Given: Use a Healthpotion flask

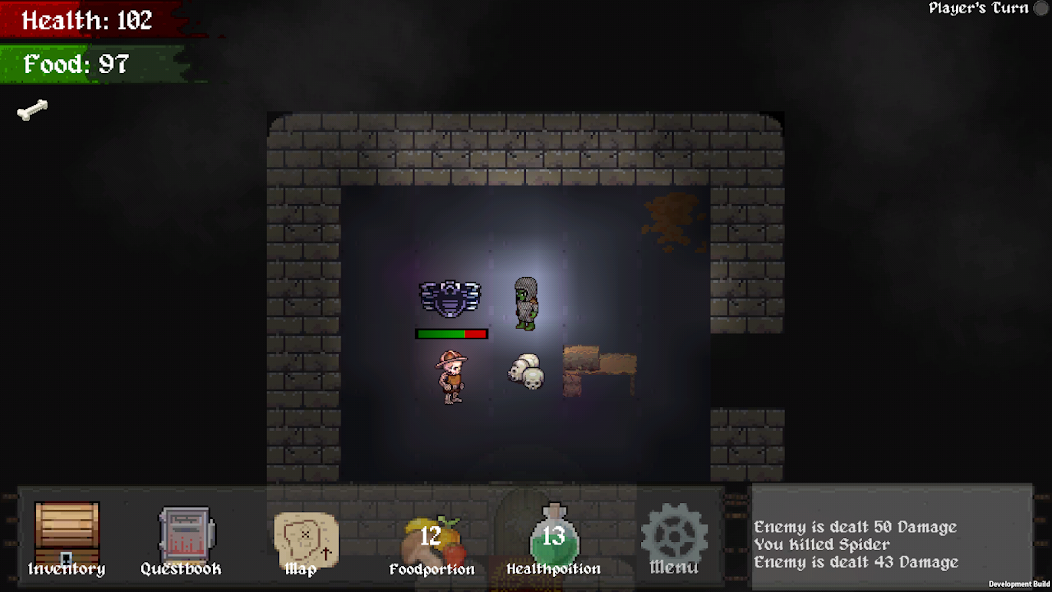Looking at the screenshot, I should coord(553,540).
